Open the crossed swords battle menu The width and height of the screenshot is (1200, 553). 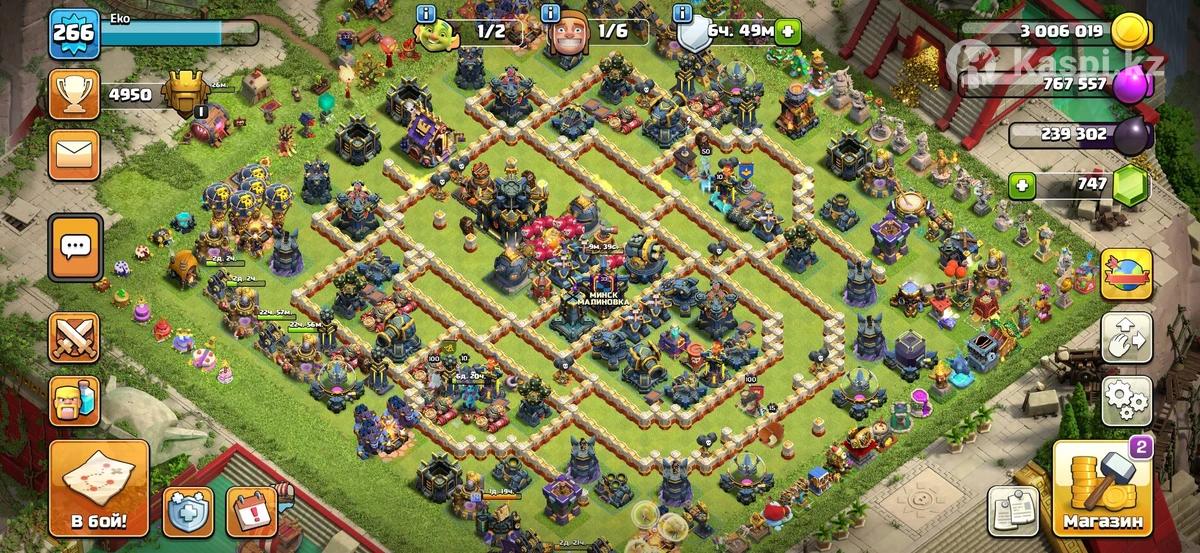click(75, 337)
